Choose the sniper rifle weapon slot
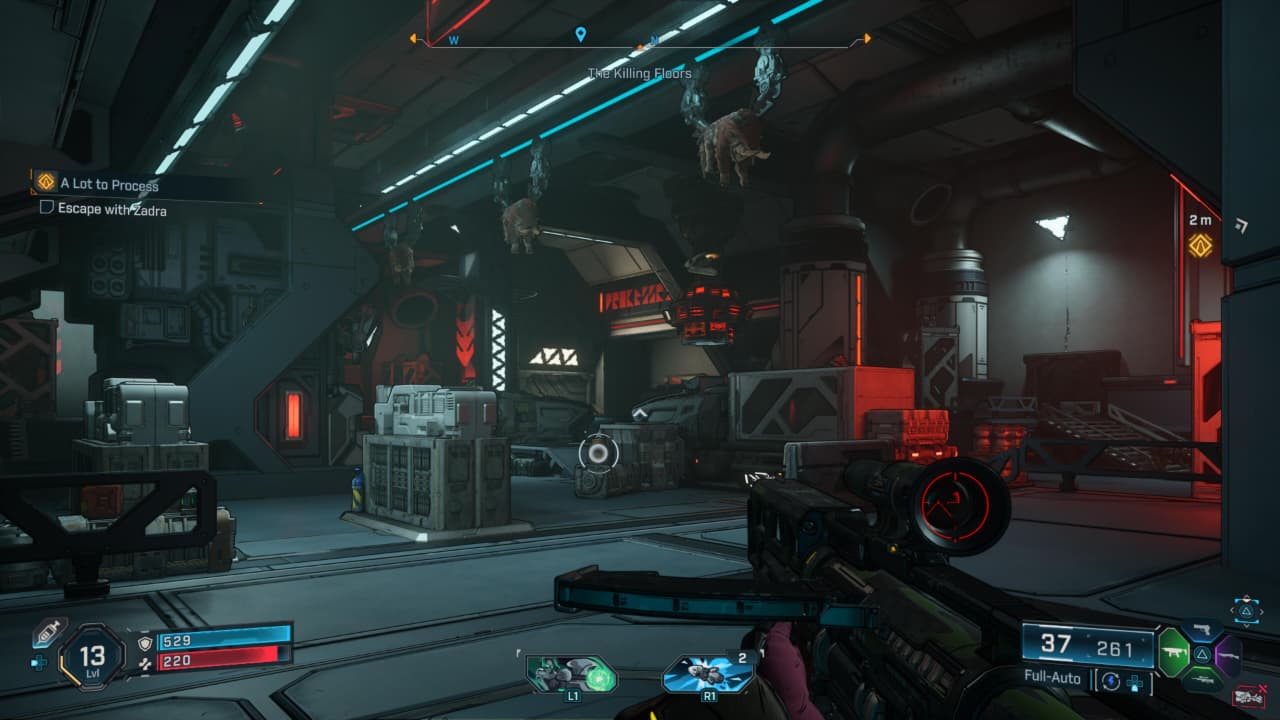 tap(1202, 678)
